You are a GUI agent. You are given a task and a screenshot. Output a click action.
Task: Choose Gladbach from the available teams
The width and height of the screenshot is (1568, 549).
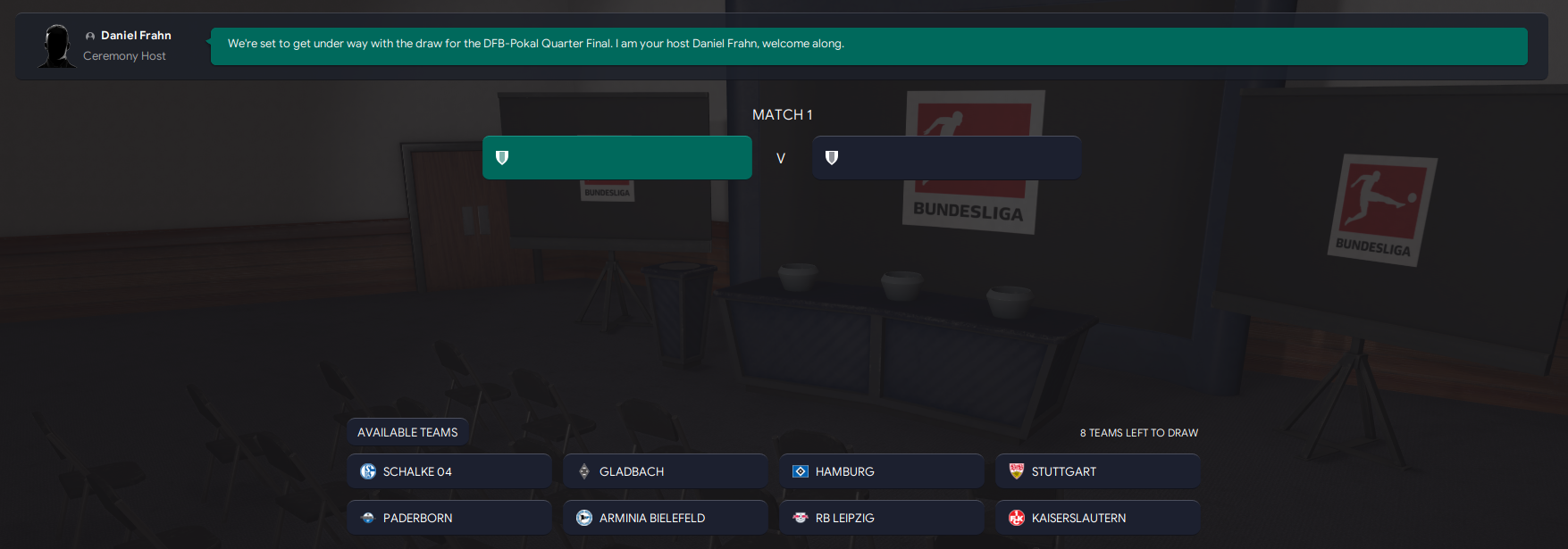(665, 471)
